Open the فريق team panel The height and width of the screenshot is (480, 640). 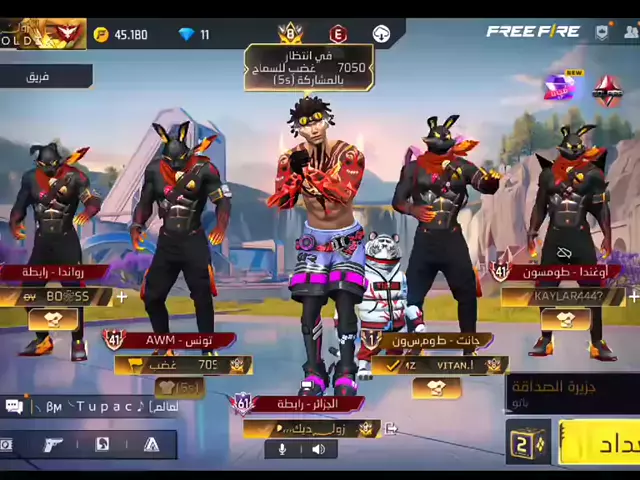coord(40,76)
